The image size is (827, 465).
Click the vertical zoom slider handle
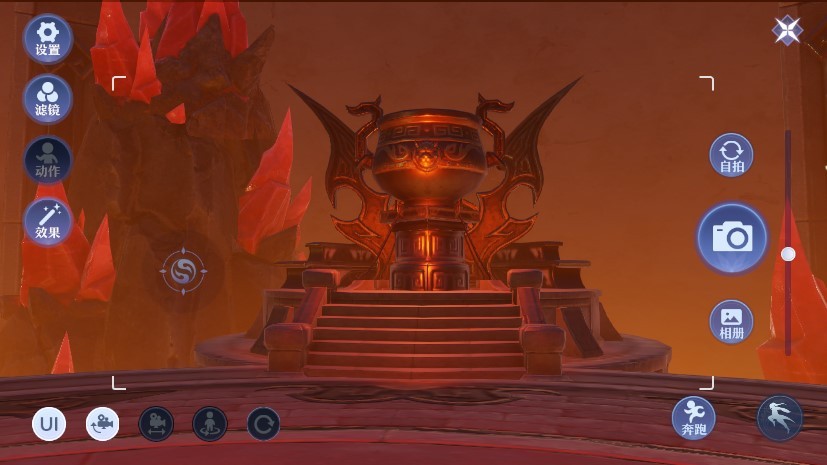click(x=788, y=254)
